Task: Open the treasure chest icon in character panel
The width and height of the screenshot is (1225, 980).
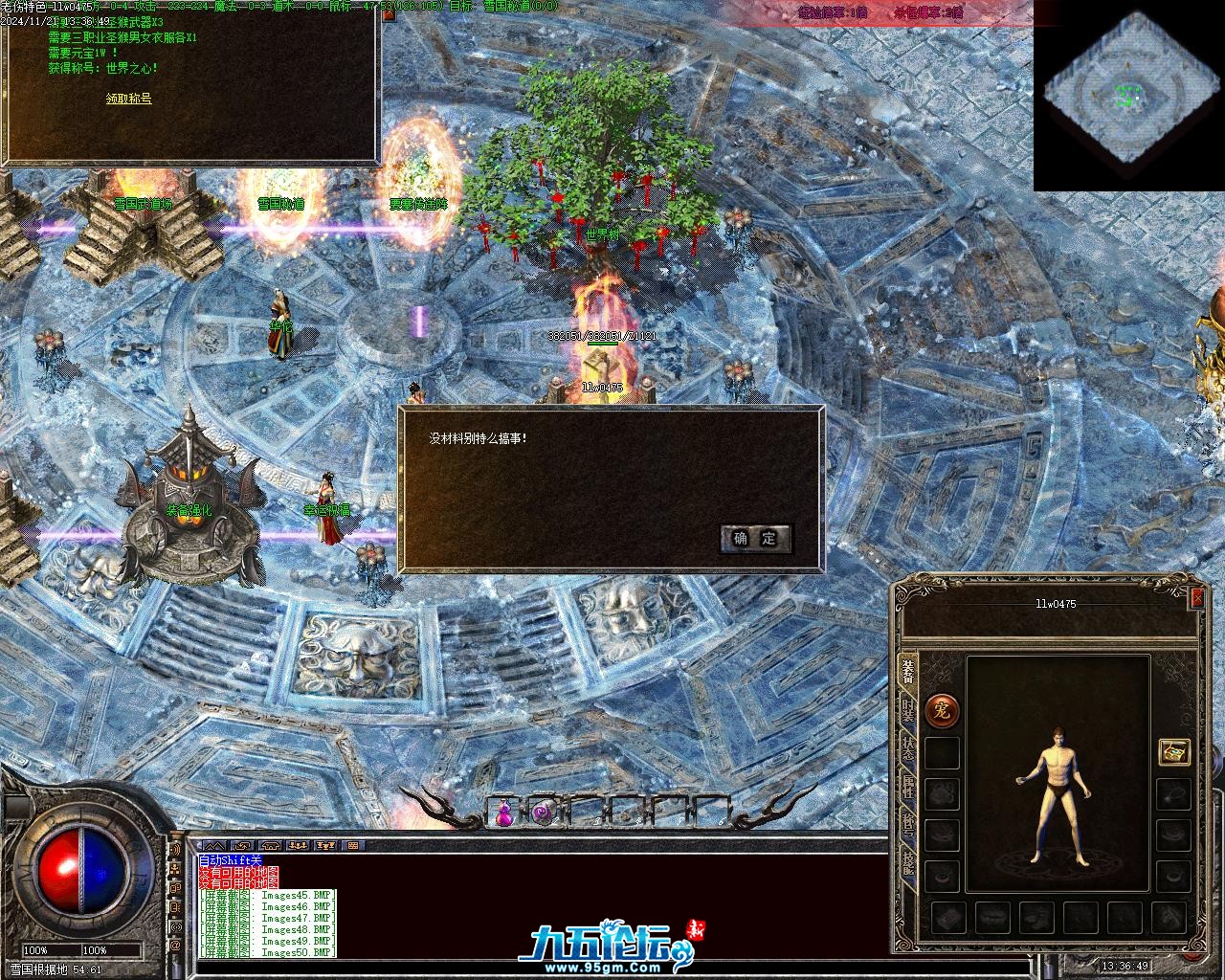Action: click(1173, 751)
